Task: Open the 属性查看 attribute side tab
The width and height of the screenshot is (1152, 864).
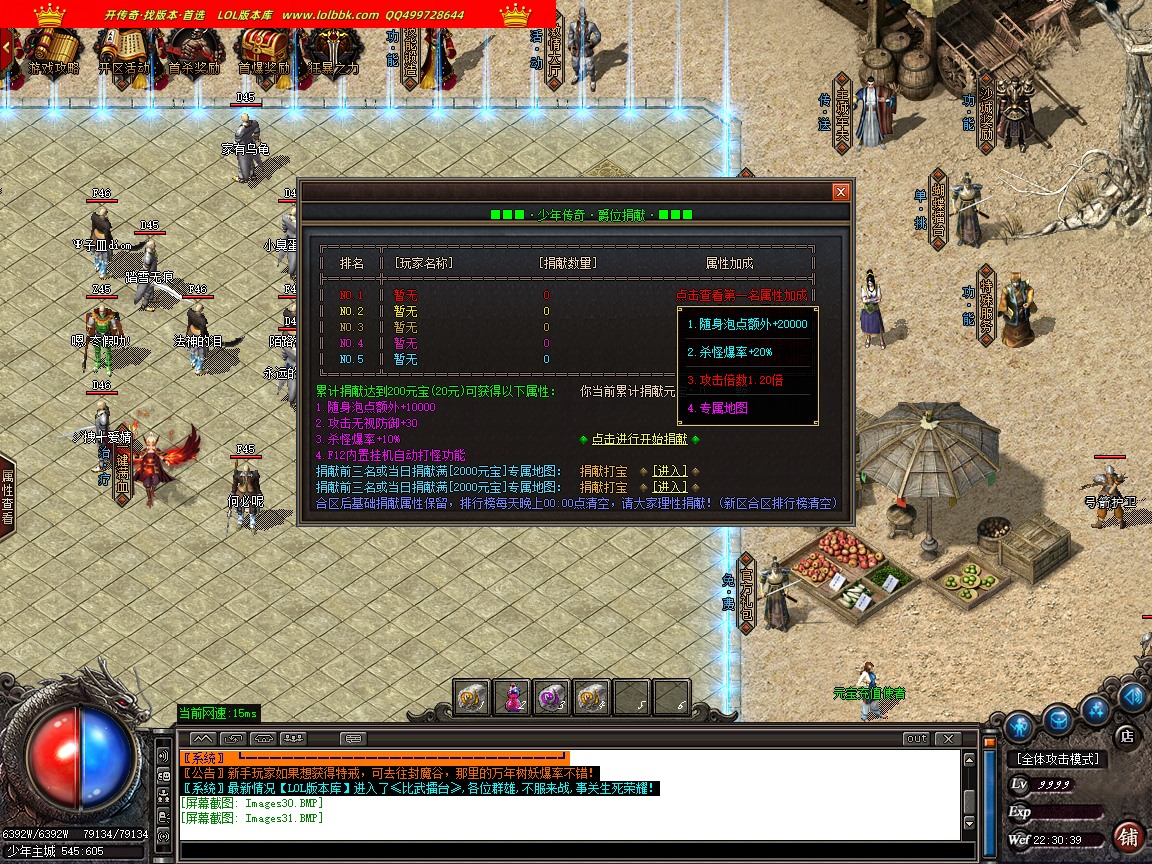Action: pyautogui.click(x=7, y=498)
